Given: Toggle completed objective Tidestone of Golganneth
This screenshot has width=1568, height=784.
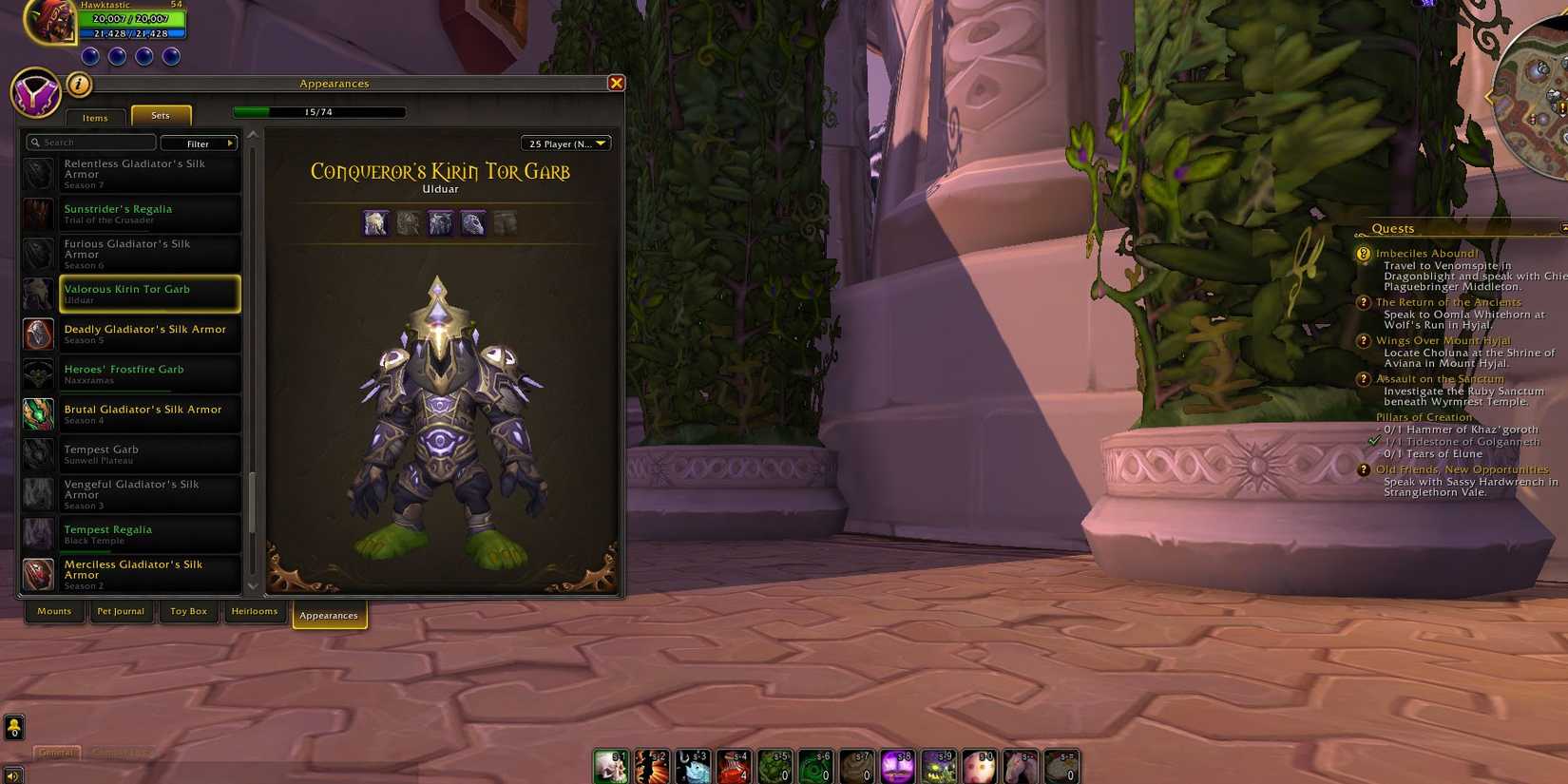Looking at the screenshot, I should pos(1372,441).
